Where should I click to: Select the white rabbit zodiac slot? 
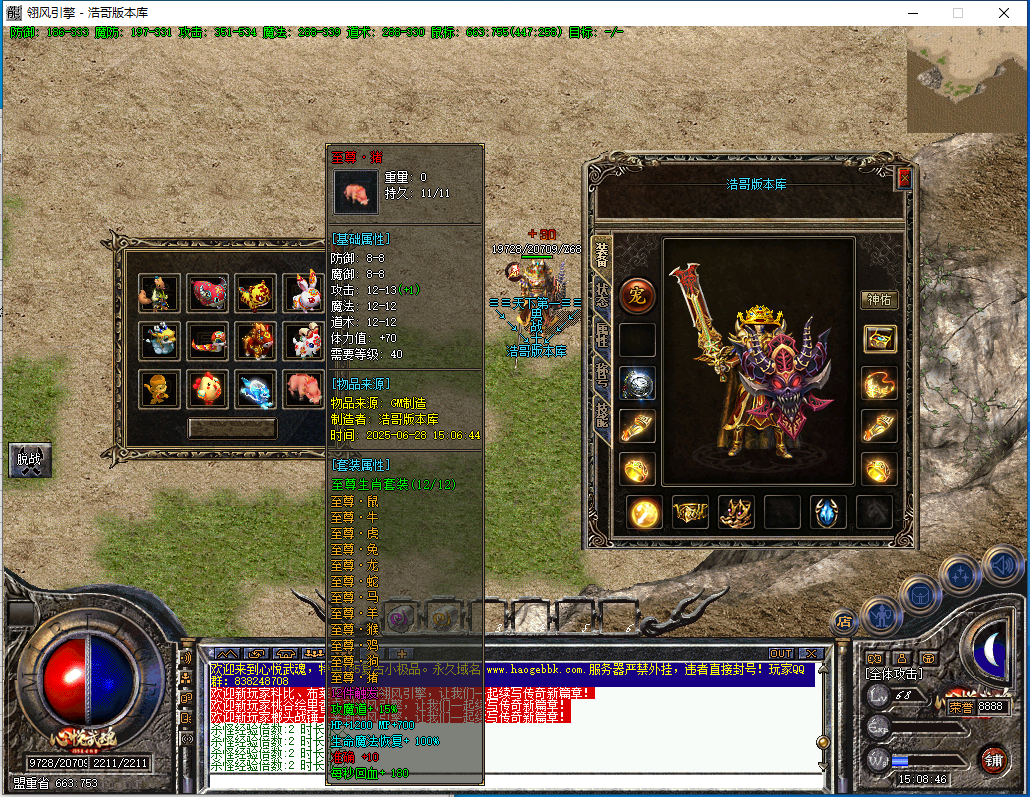coord(302,293)
